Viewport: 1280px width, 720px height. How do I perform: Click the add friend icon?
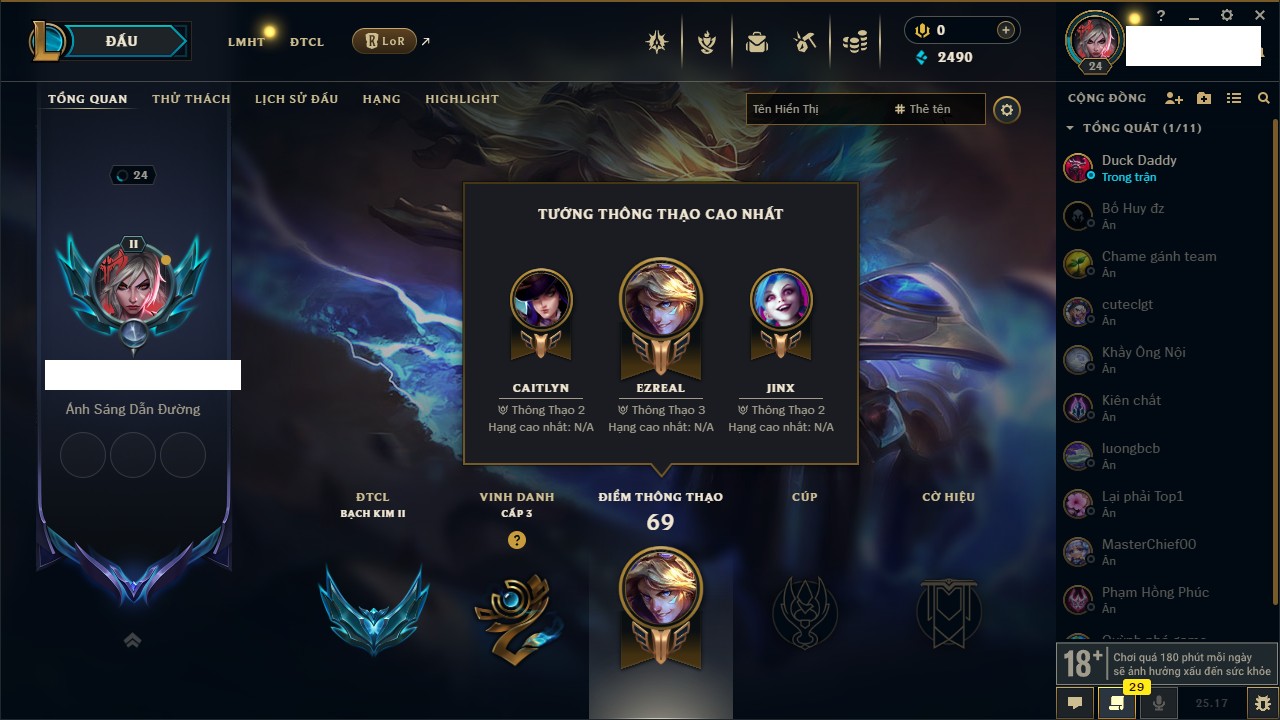1174,98
